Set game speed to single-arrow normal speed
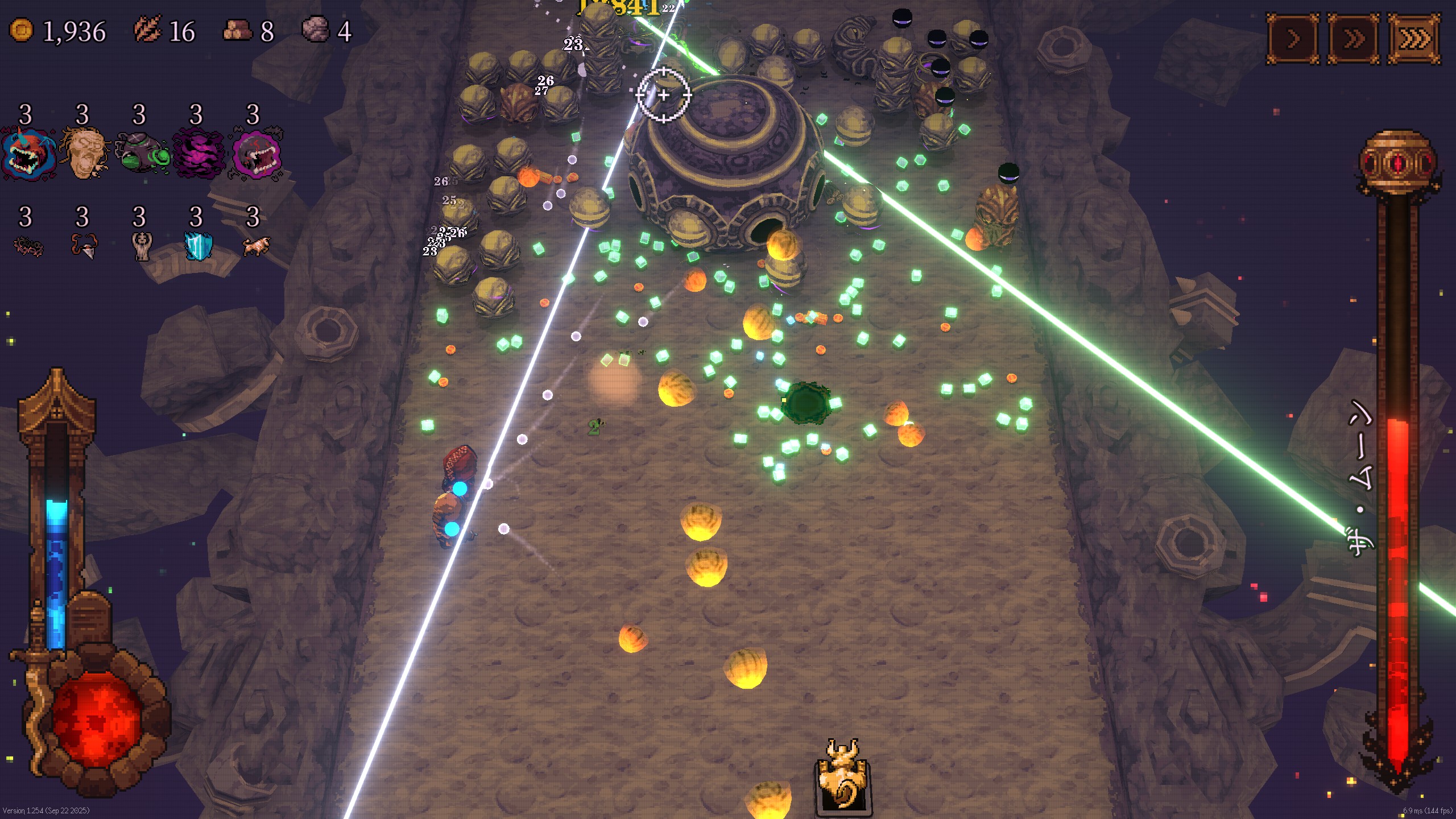1456x819 pixels. (x=1293, y=39)
